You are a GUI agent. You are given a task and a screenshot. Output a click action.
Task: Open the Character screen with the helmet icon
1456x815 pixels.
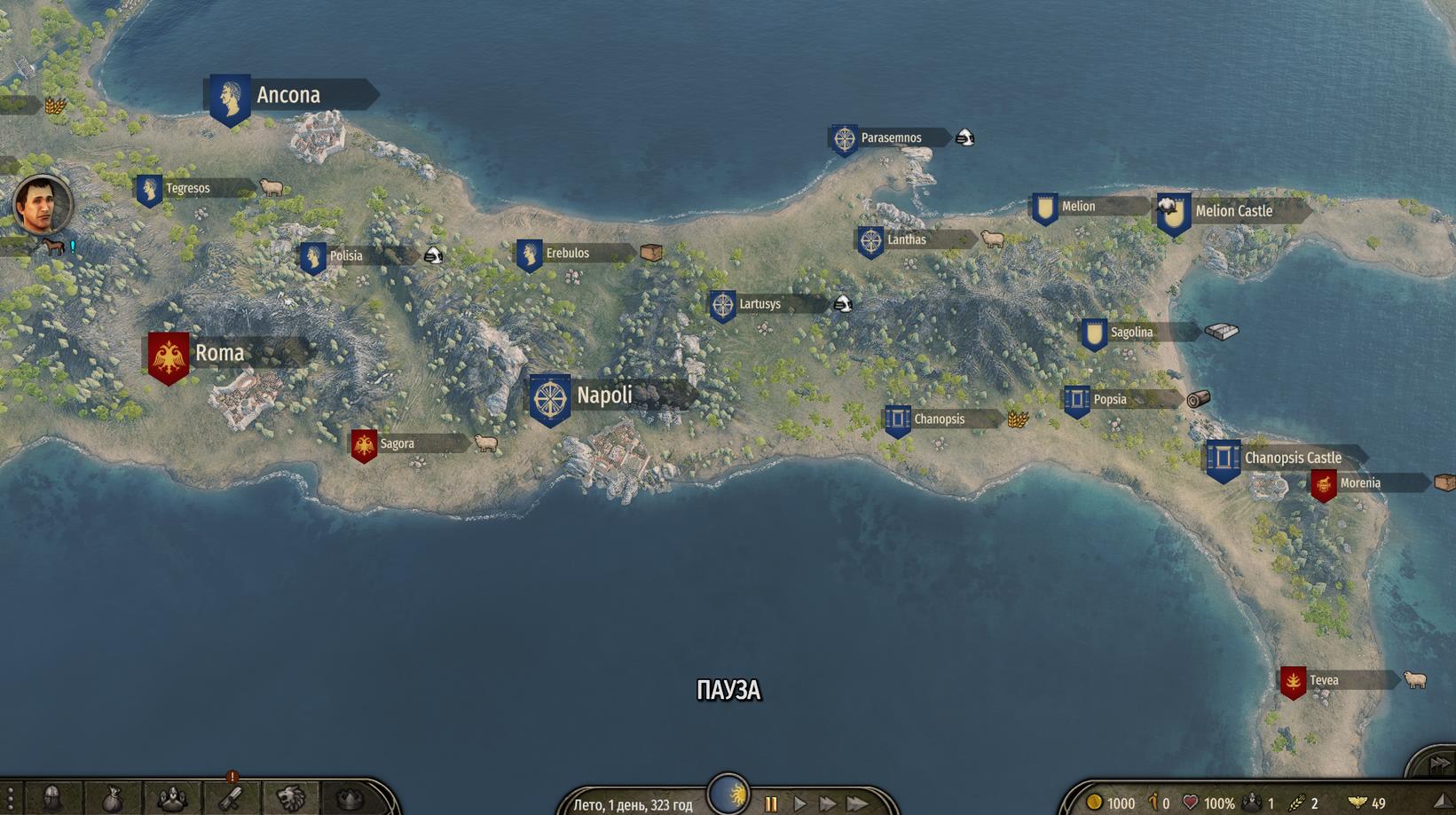(x=52, y=798)
